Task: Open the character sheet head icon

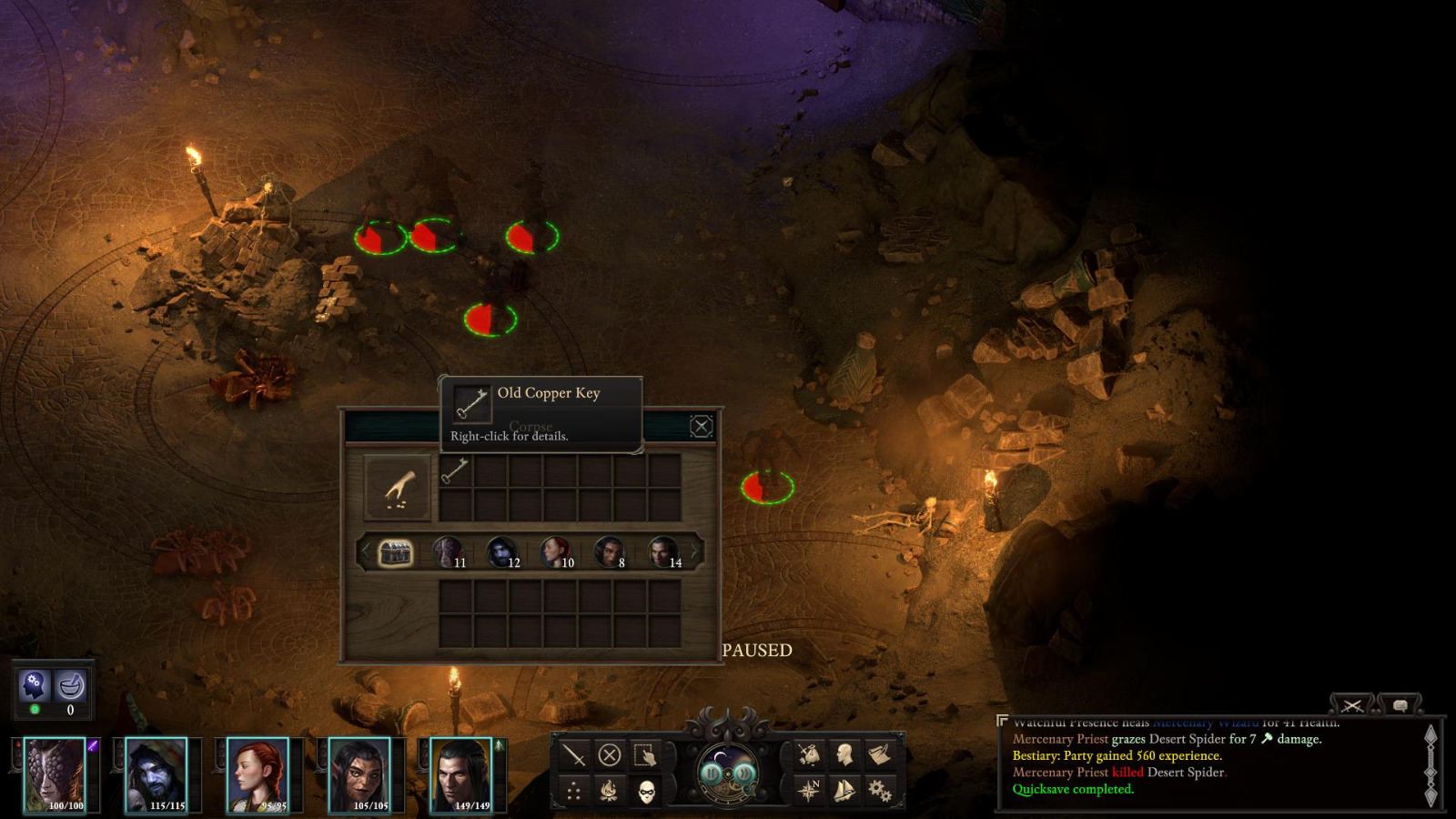Action: [844, 754]
